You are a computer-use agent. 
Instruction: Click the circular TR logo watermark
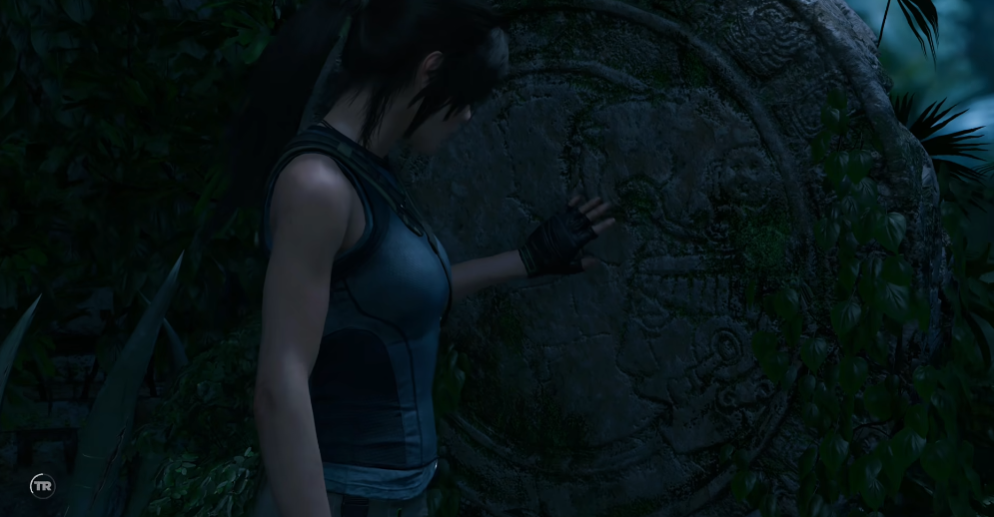coord(42,486)
